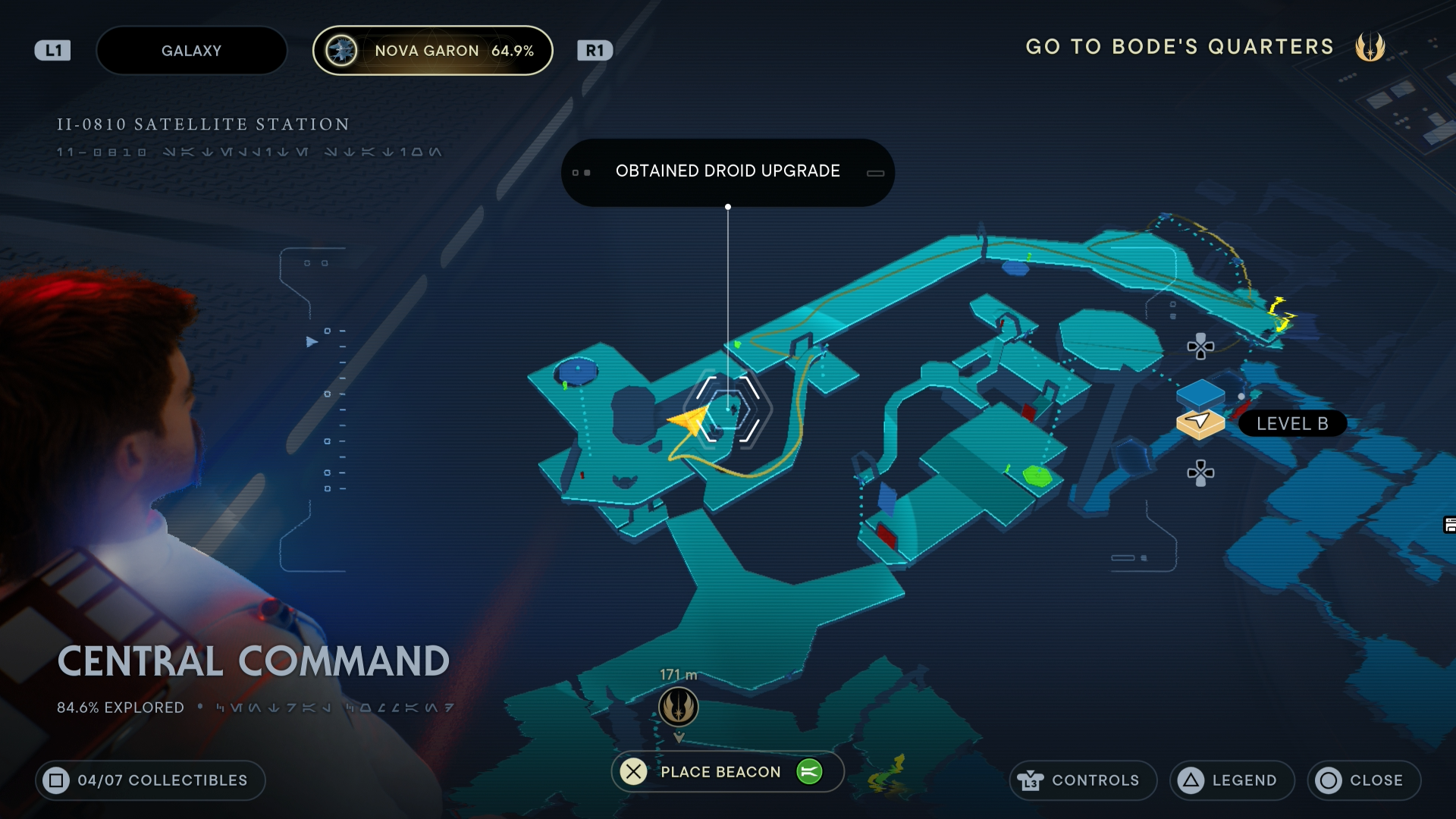Image resolution: width=1456 pixels, height=819 pixels.
Task: Choose the blue upper level tile
Action: coord(1200,394)
